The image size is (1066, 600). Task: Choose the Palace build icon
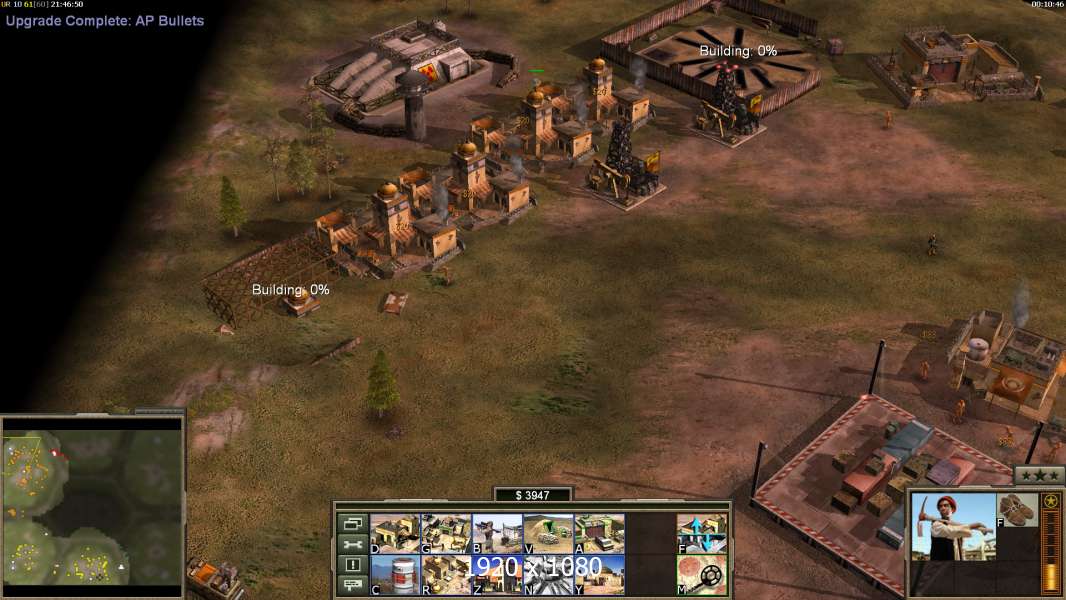[x=446, y=575]
